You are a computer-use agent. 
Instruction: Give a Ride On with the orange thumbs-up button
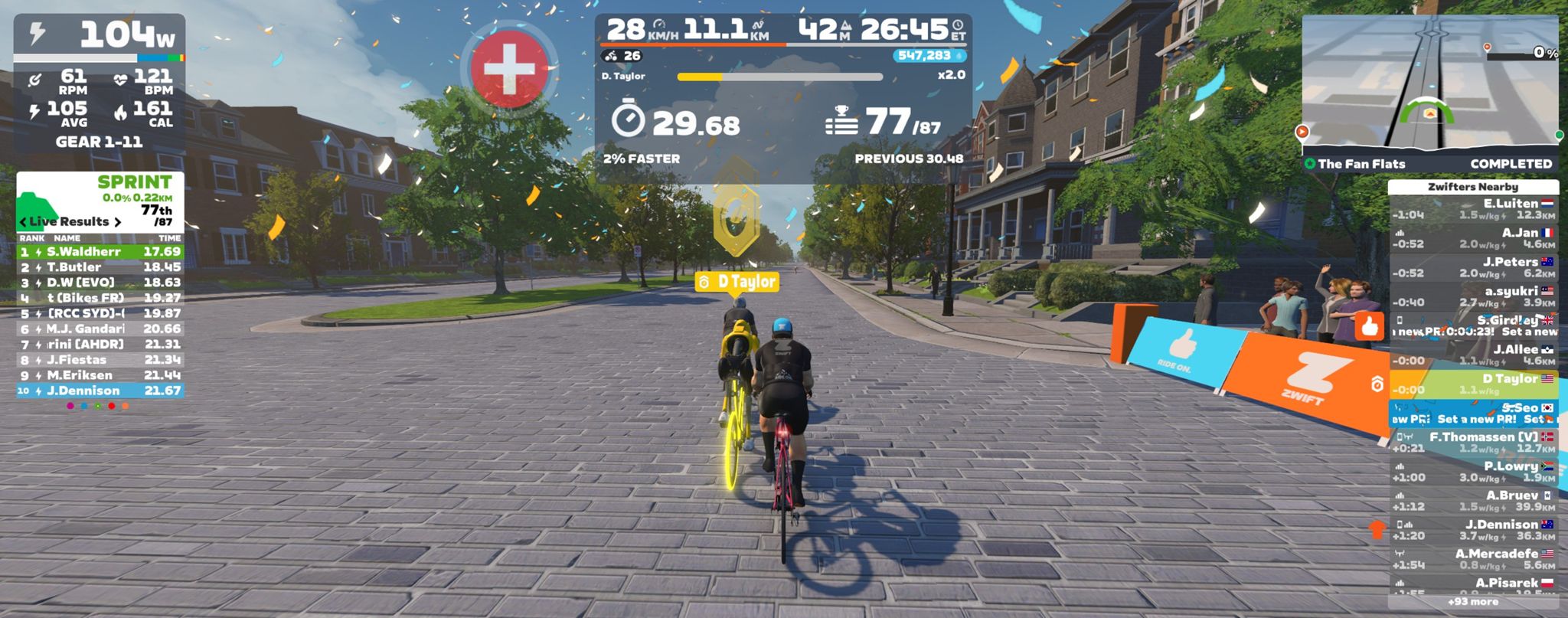(x=1370, y=327)
